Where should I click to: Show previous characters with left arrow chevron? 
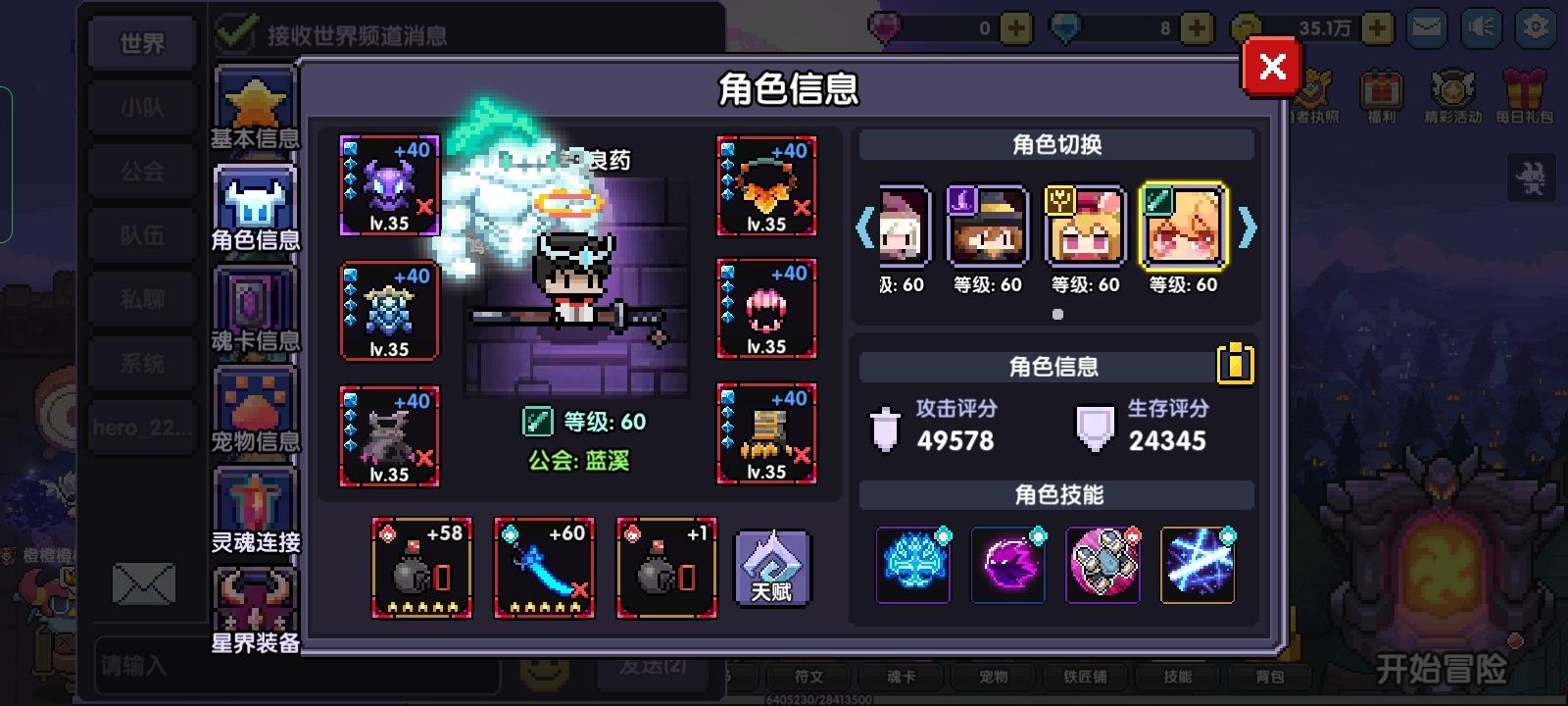[x=866, y=227]
